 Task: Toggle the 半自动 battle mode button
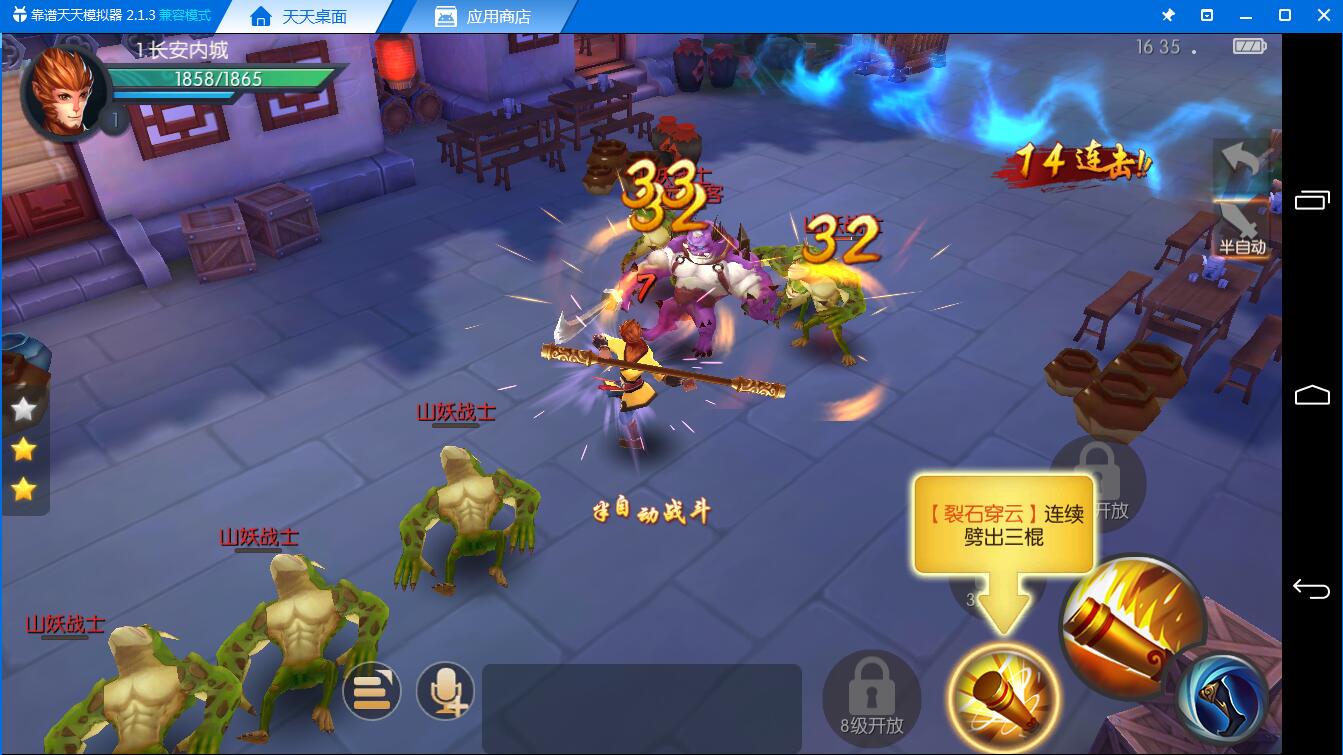tap(1241, 230)
